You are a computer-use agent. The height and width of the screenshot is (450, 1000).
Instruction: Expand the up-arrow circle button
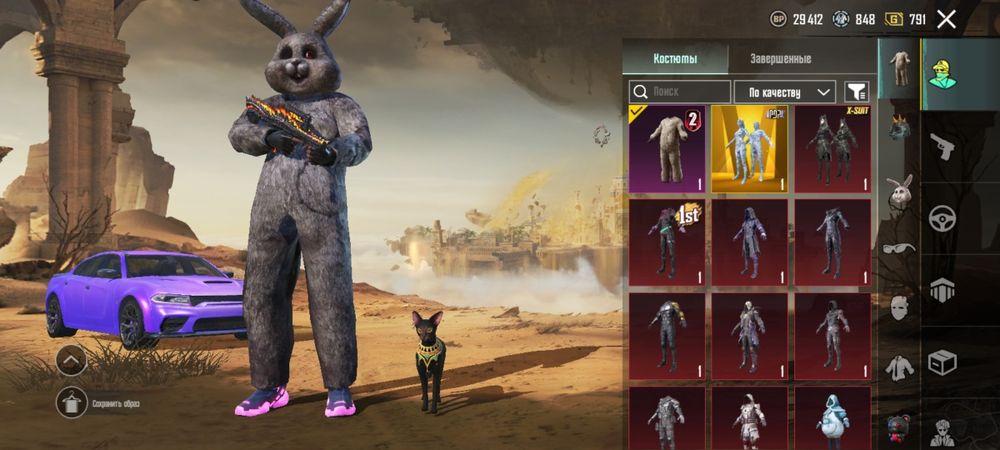(71, 360)
